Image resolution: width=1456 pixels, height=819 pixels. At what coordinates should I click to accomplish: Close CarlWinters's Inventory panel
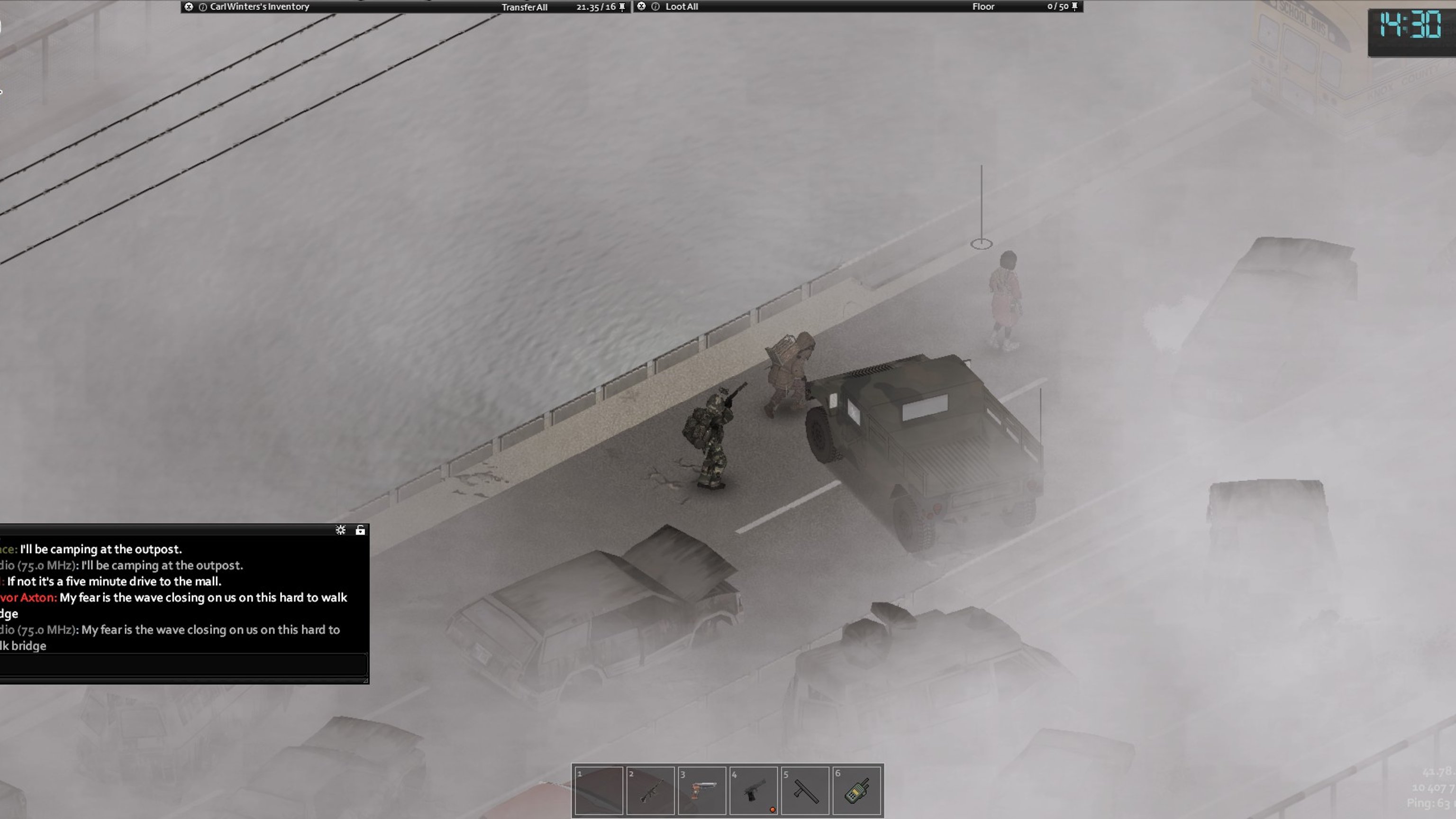[x=189, y=7]
